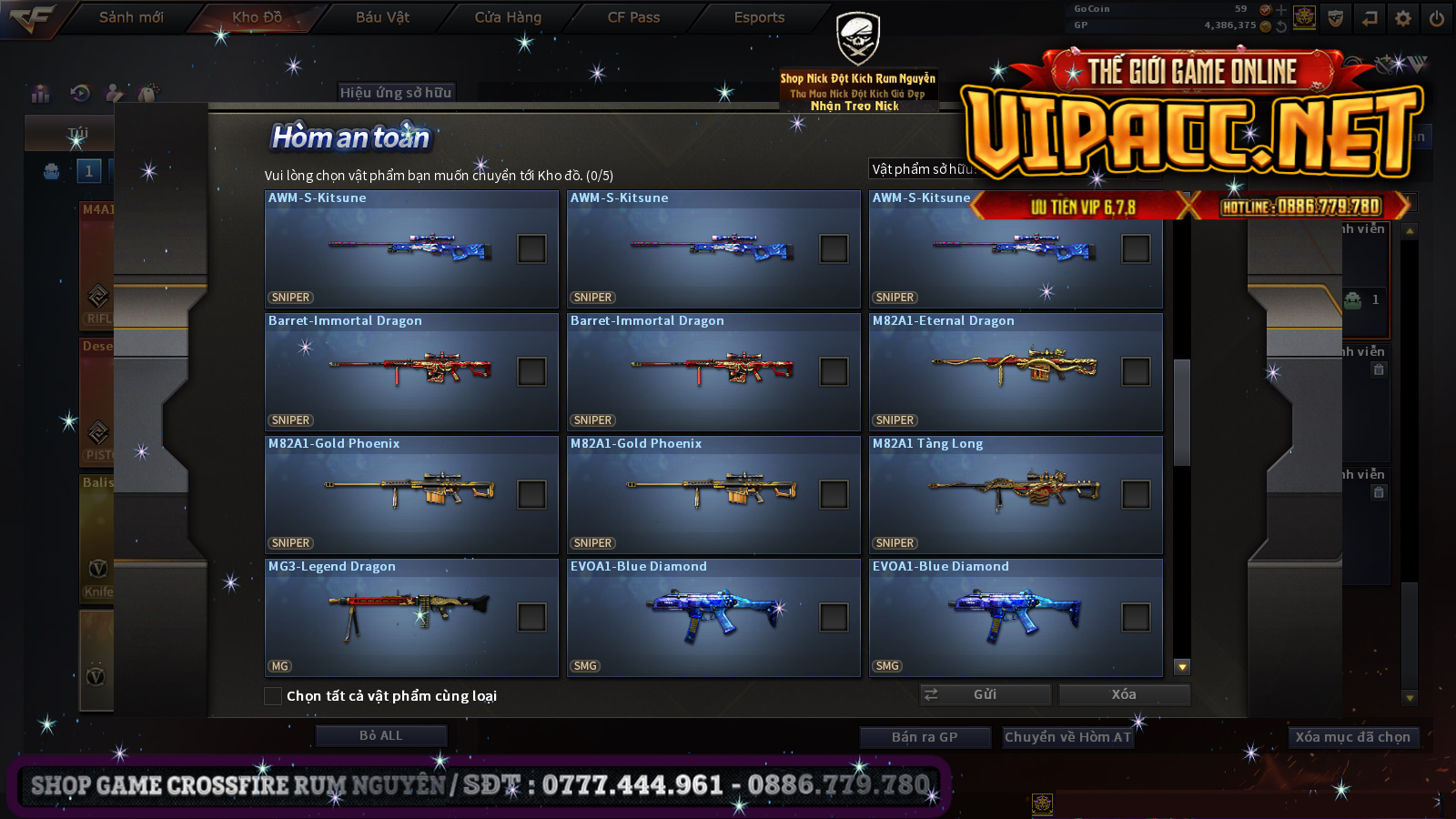1456x819 pixels.
Task: Open the Báu Vật tab
Action: (x=382, y=17)
